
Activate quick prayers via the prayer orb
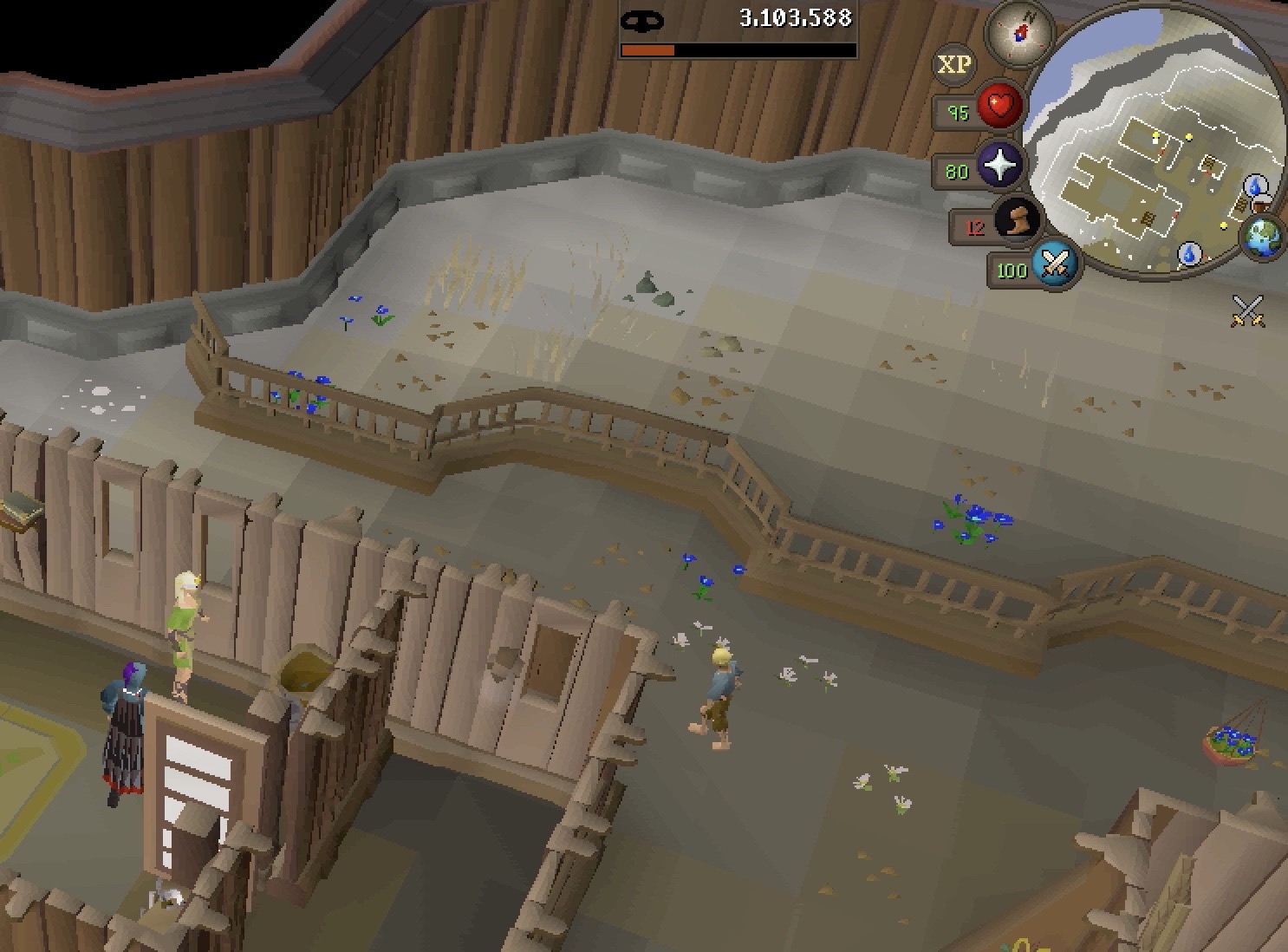[999, 165]
